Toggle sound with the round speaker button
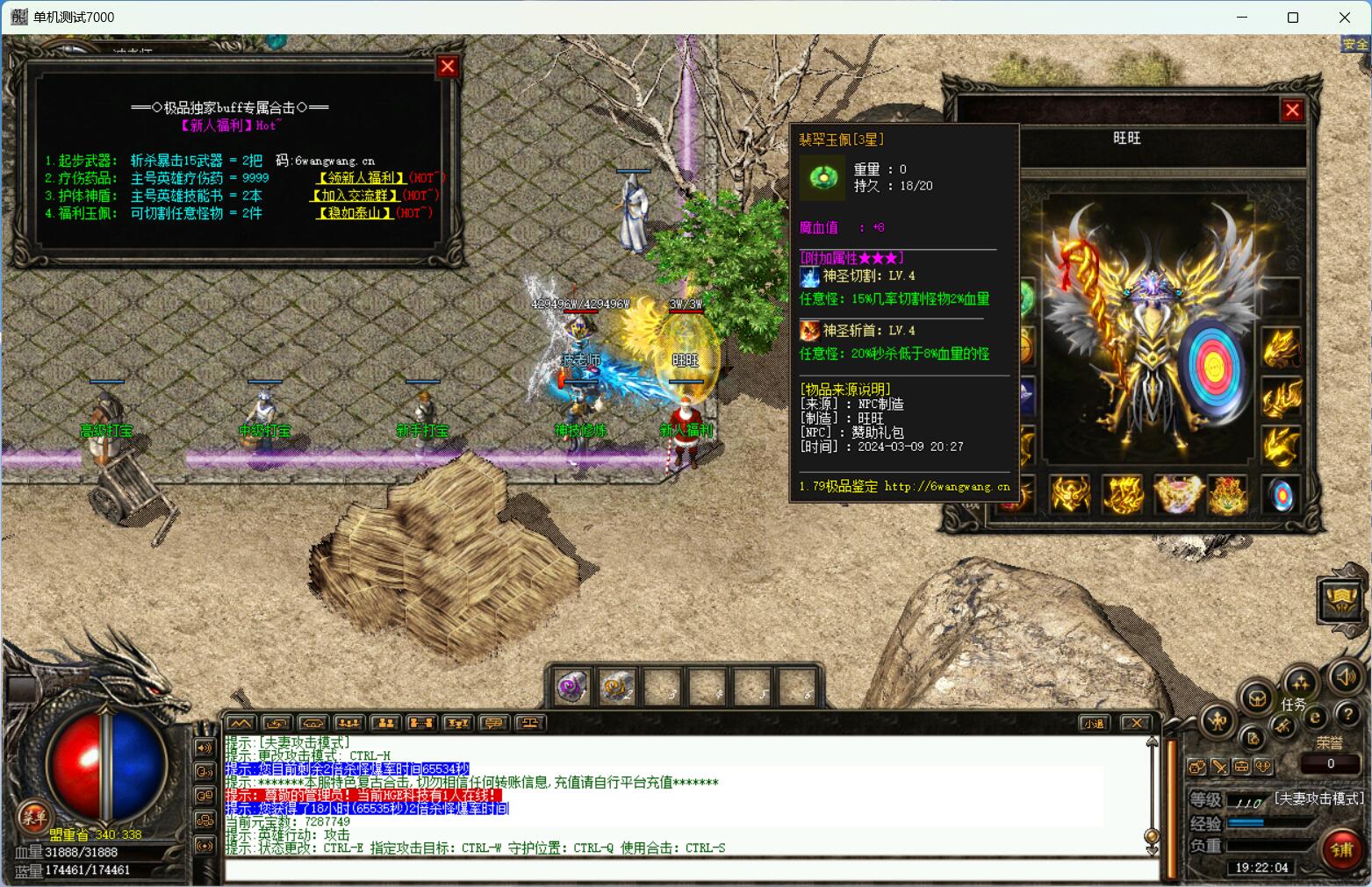 click(1345, 676)
